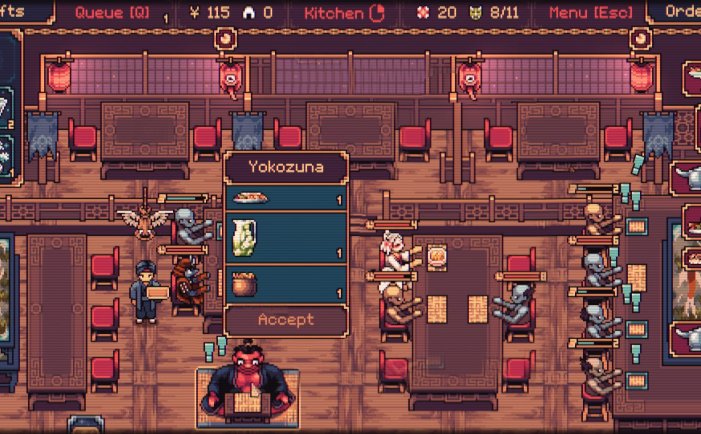Open the Queue panel
The image size is (701, 434).
(114, 13)
